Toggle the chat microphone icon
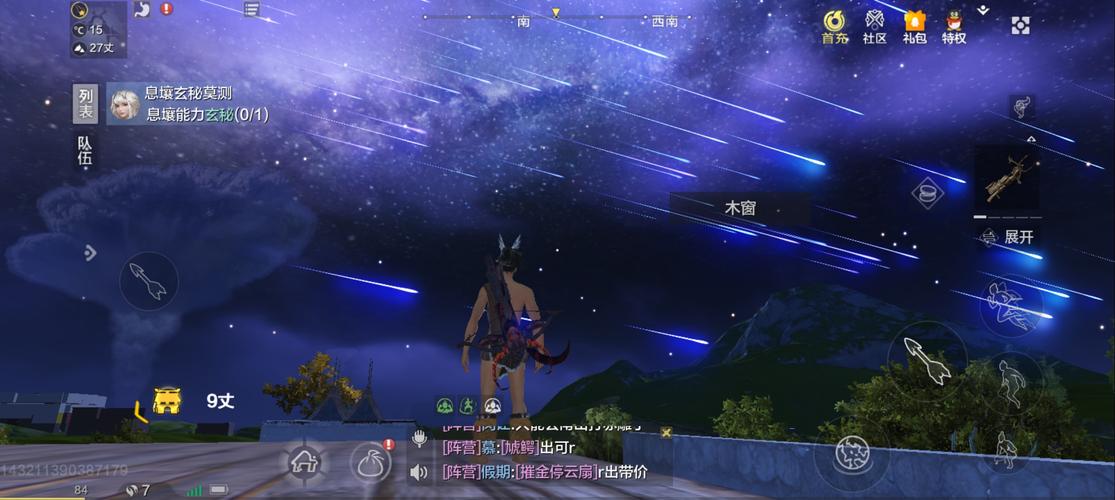Screen dimensions: 1115x500 coord(420,438)
